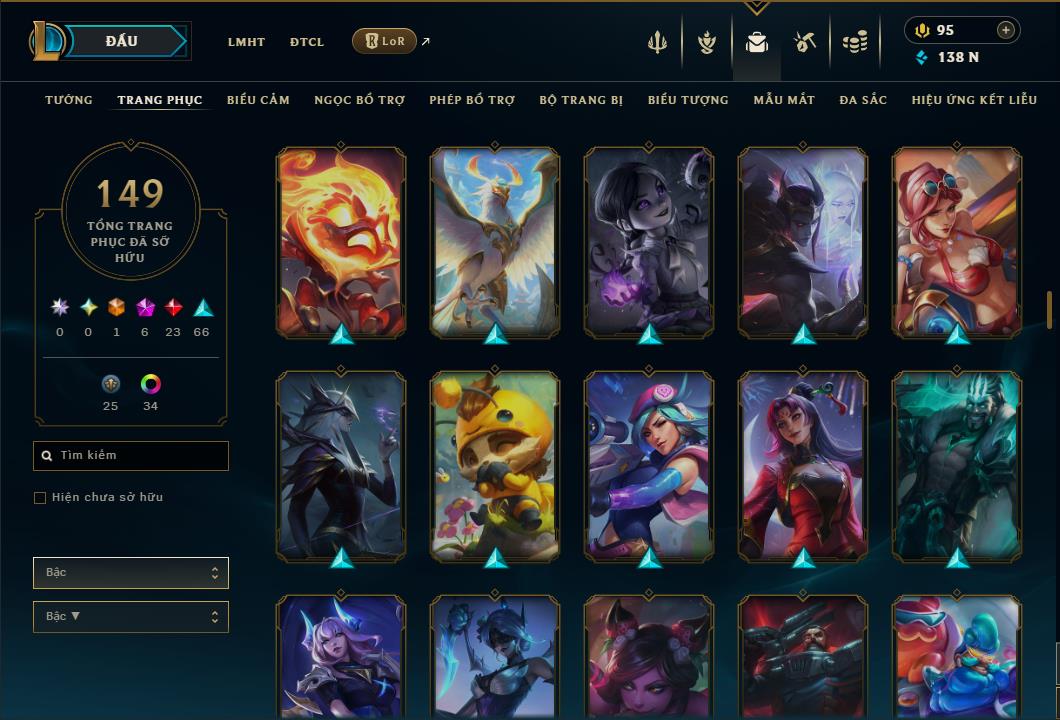The image size is (1060, 720).
Task: Open the MẪU MẮT wards tab
Action: pyautogui.click(x=784, y=100)
